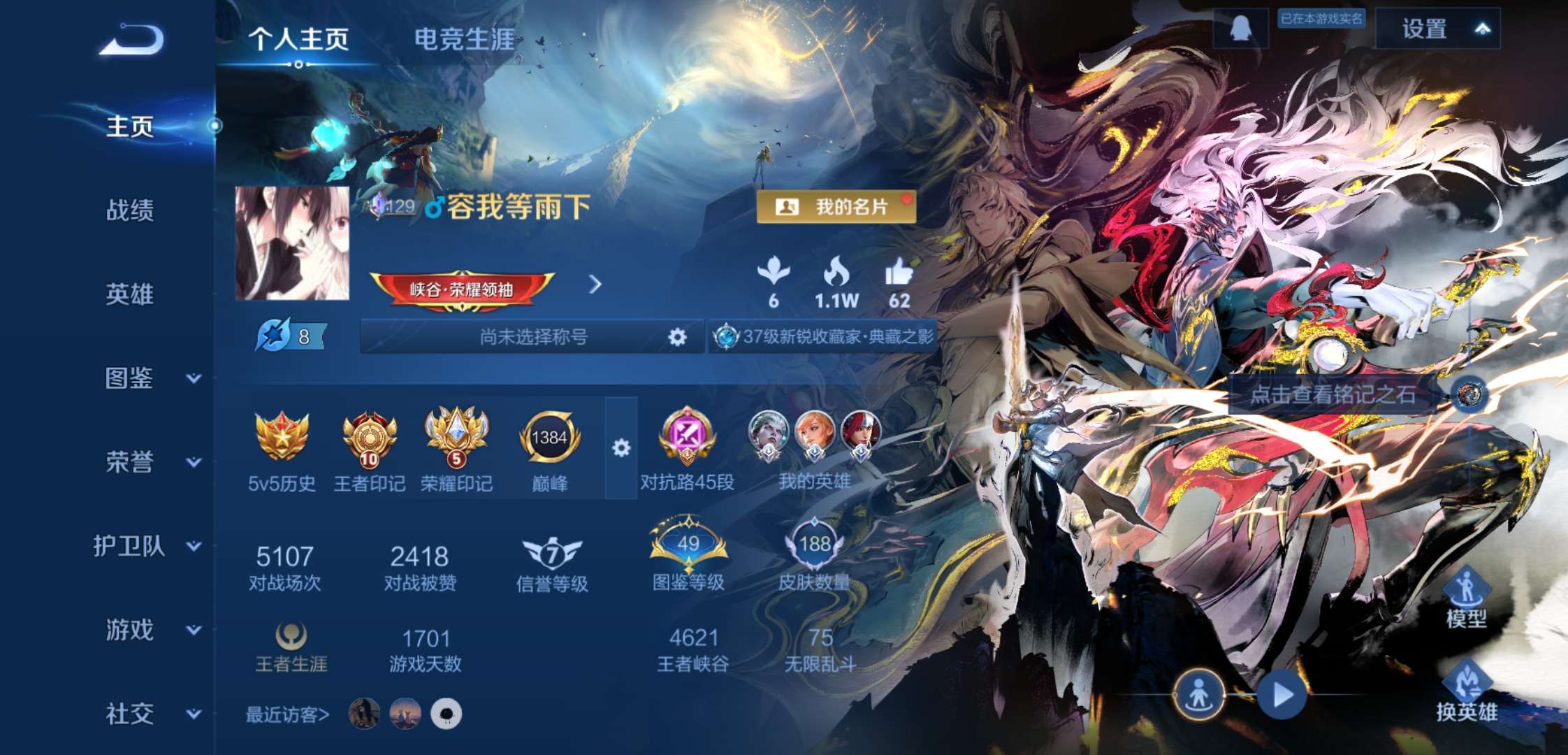Open 我的名片 name card
Viewport: 1568px width, 755px height.
(x=837, y=206)
